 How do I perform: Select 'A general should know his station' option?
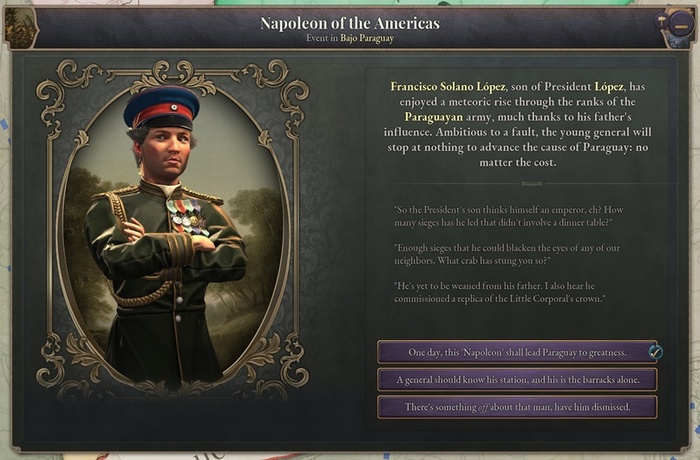pyautogui.click(x=517, y=380)
